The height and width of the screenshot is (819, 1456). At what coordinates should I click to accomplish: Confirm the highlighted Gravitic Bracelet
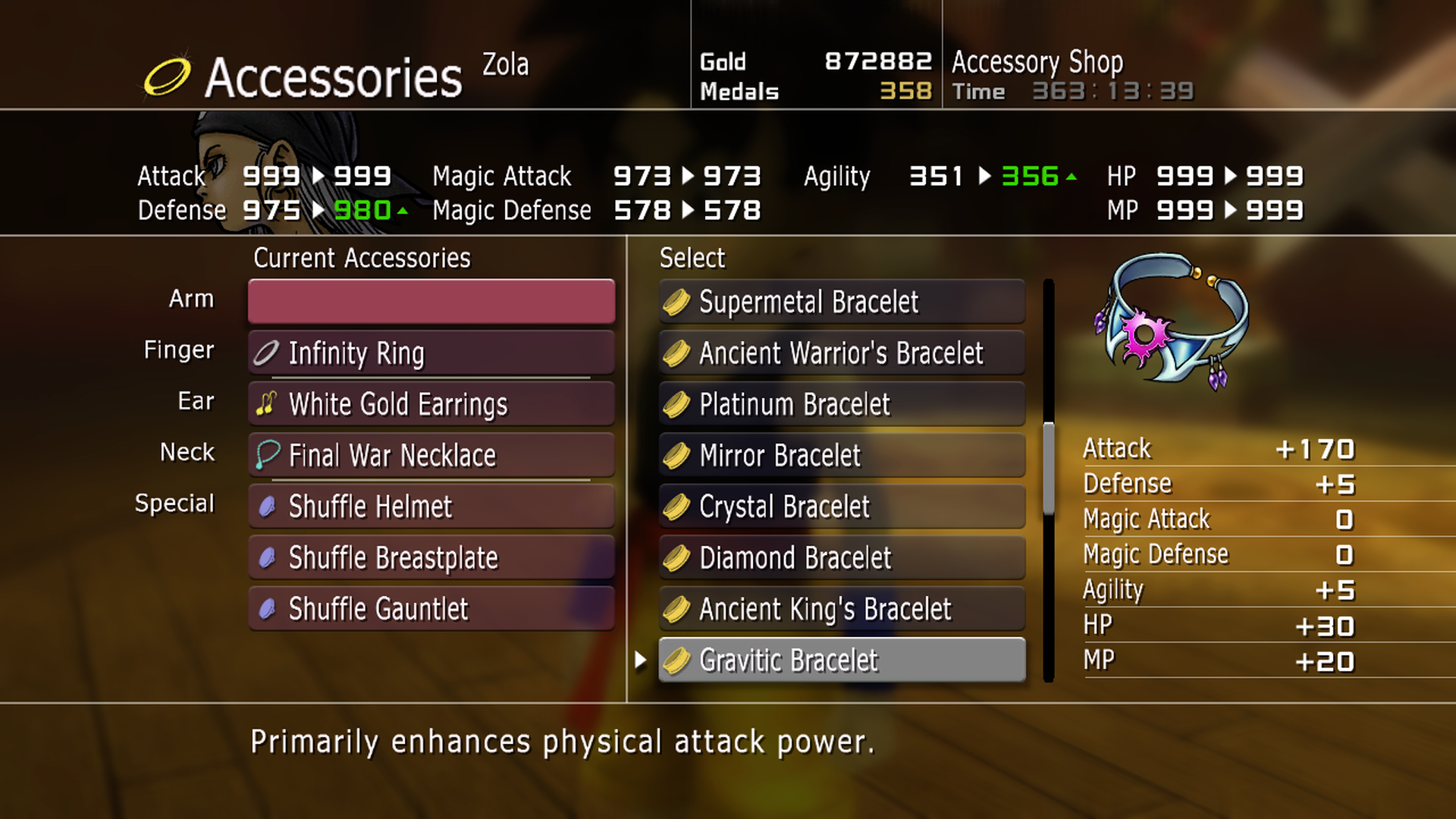tap(842, 661)
